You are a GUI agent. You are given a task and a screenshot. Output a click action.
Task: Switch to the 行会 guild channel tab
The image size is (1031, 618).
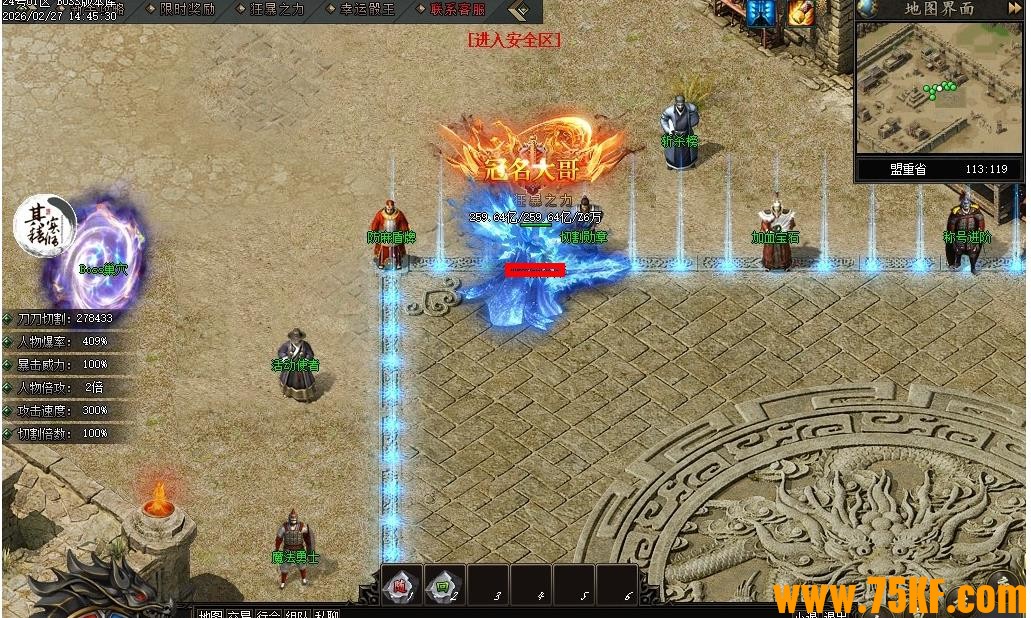269,613
